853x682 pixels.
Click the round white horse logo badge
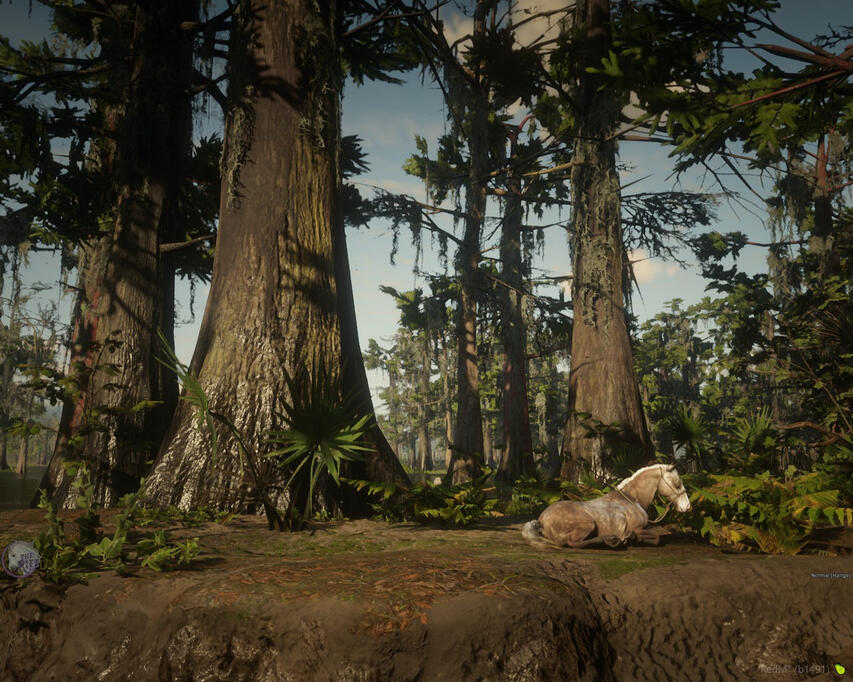pyautogui.click(x=20, y=558)
